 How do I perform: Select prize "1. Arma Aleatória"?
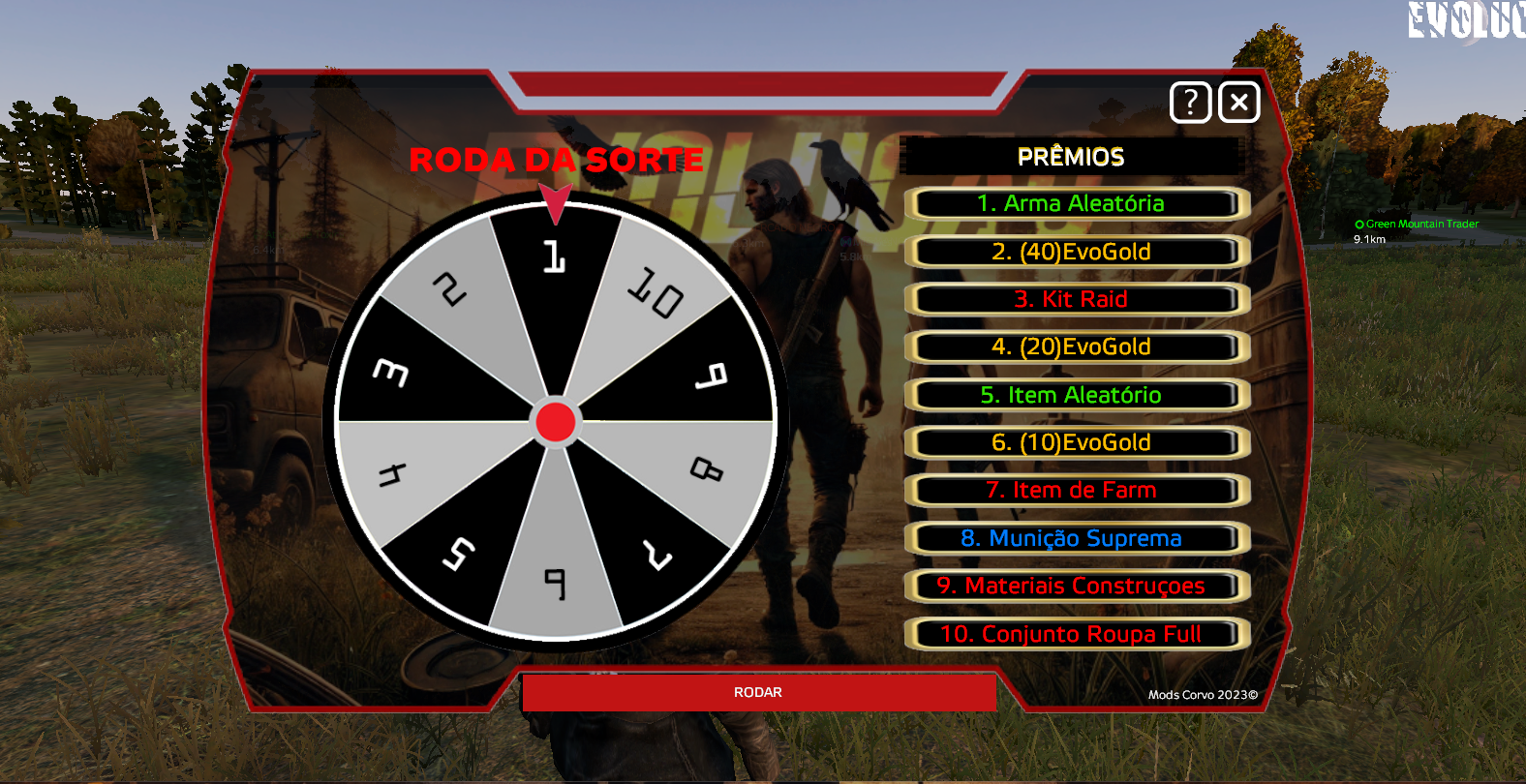1075,204
